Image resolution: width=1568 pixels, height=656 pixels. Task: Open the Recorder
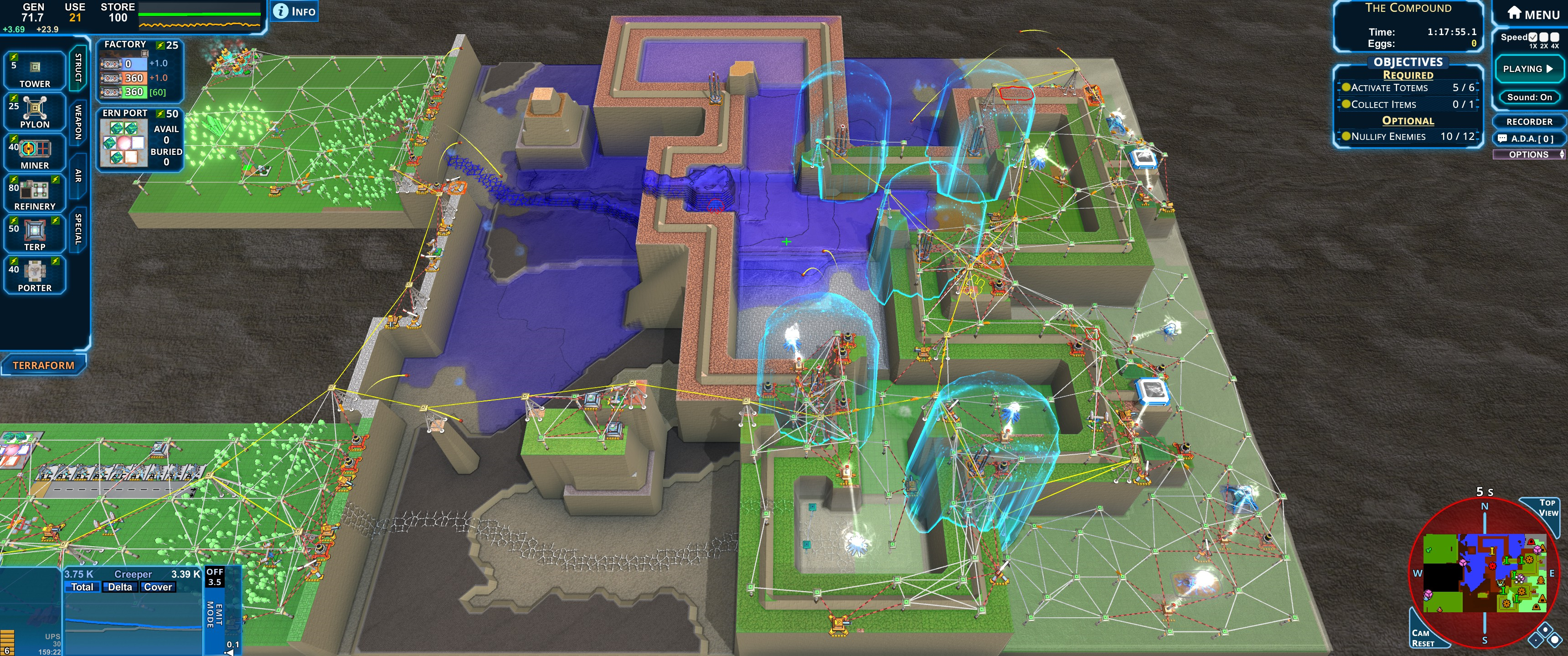pyautogui.click(x=1529, y=122)
